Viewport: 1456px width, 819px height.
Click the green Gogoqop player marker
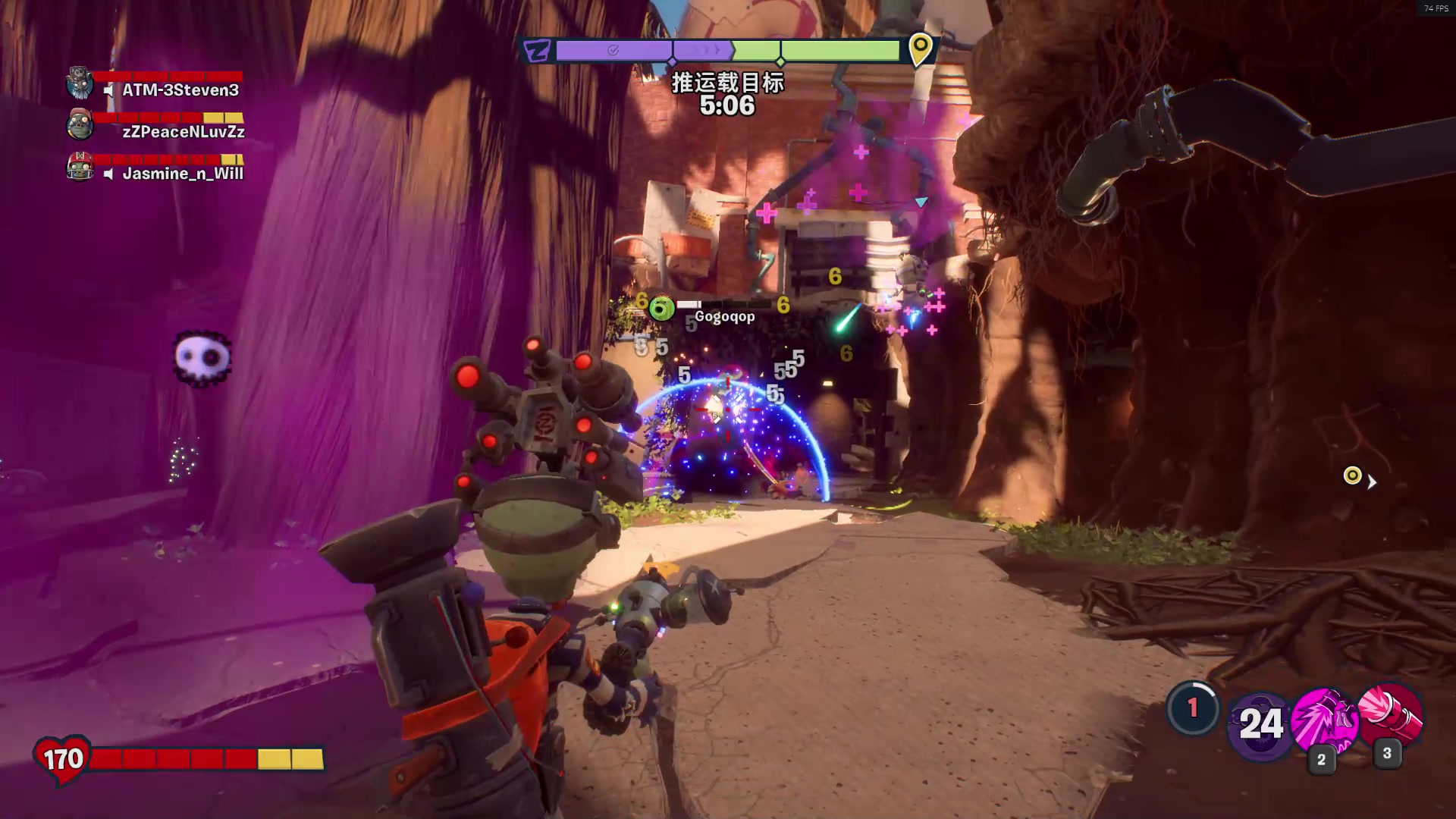(662, 309)
